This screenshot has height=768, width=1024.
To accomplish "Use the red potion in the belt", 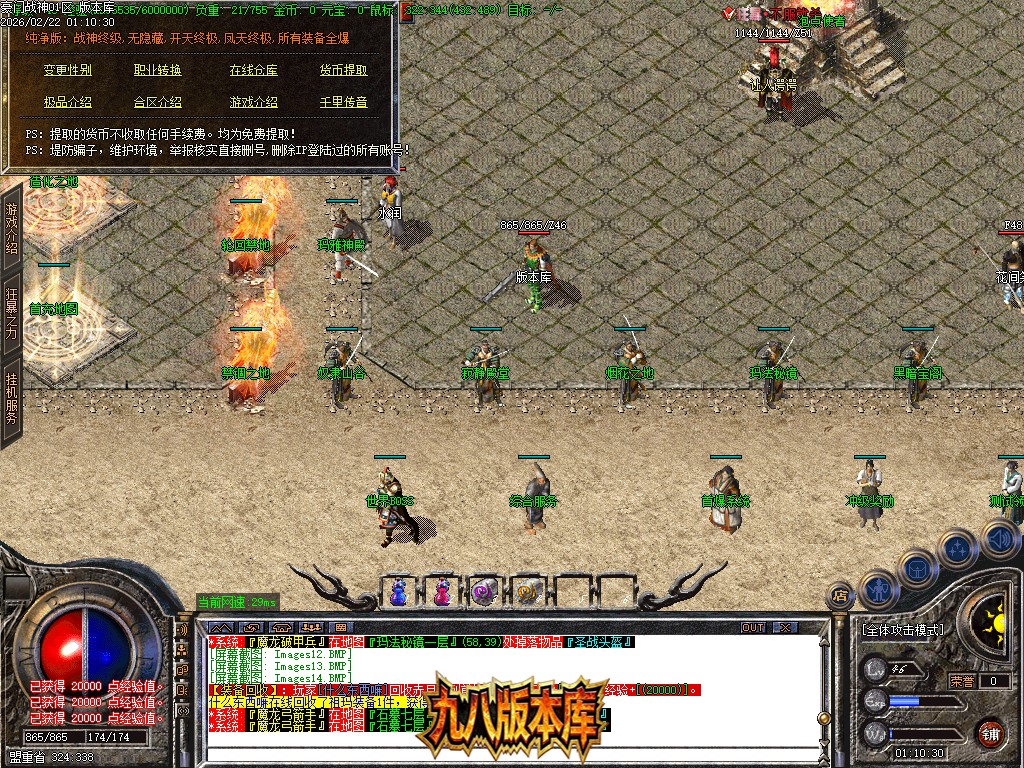I will click(x=441, y=592).
